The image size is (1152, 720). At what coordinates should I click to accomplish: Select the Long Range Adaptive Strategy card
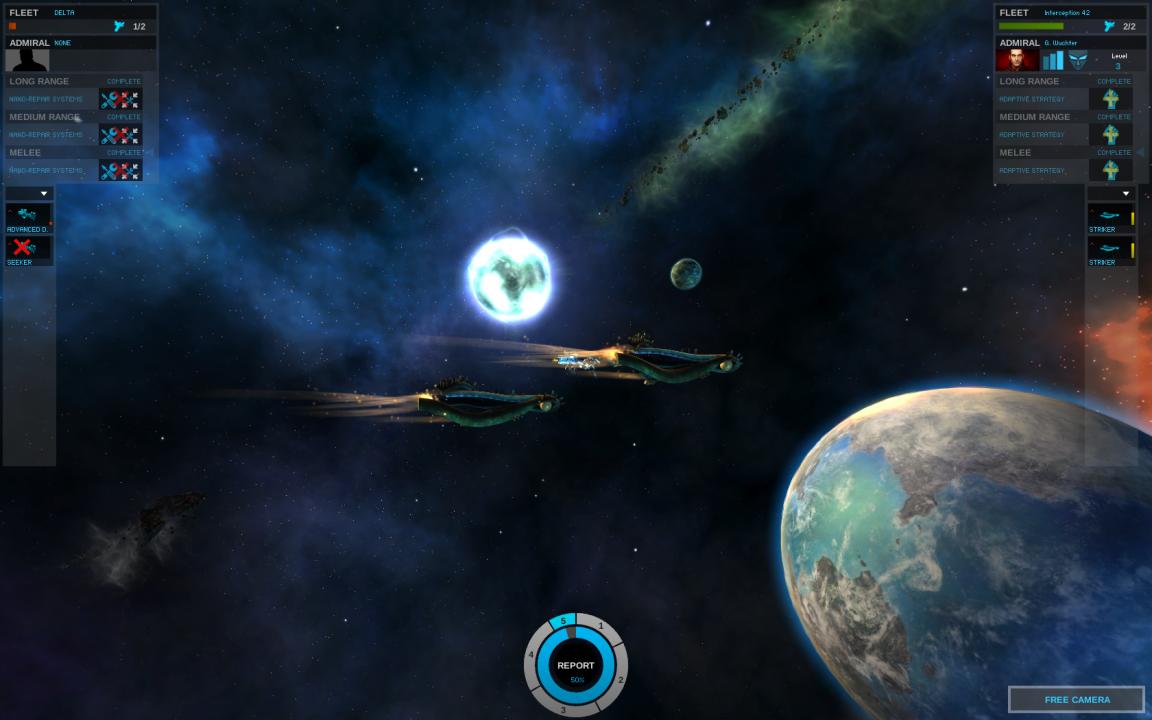click(1110, 99)
